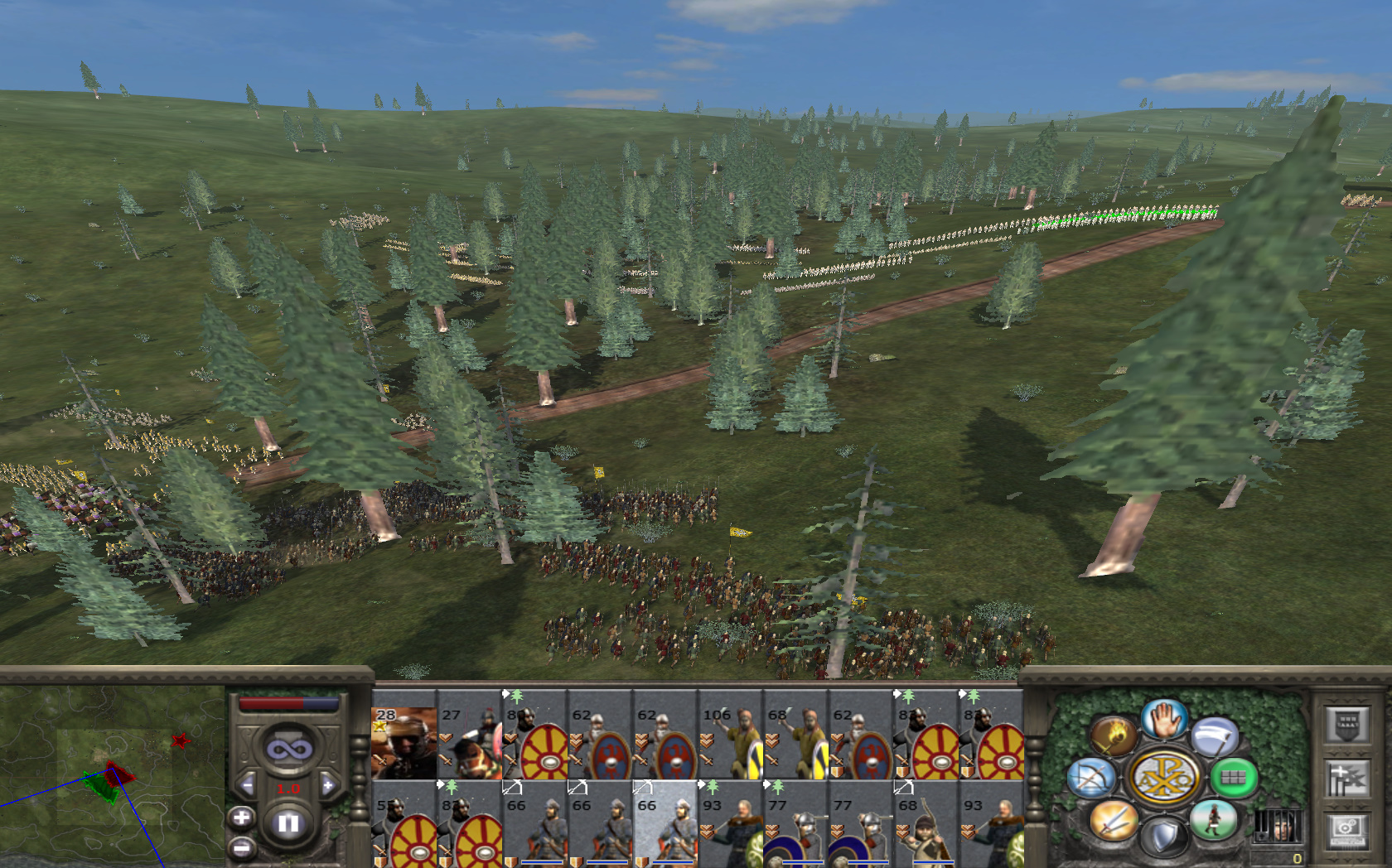Click the crossed sword melee order icon

(1113, 820)
